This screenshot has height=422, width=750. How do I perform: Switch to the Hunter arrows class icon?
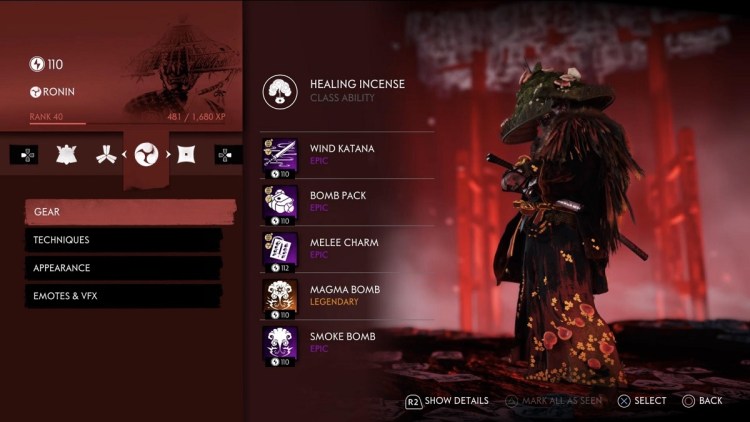(x=105, y=155)
